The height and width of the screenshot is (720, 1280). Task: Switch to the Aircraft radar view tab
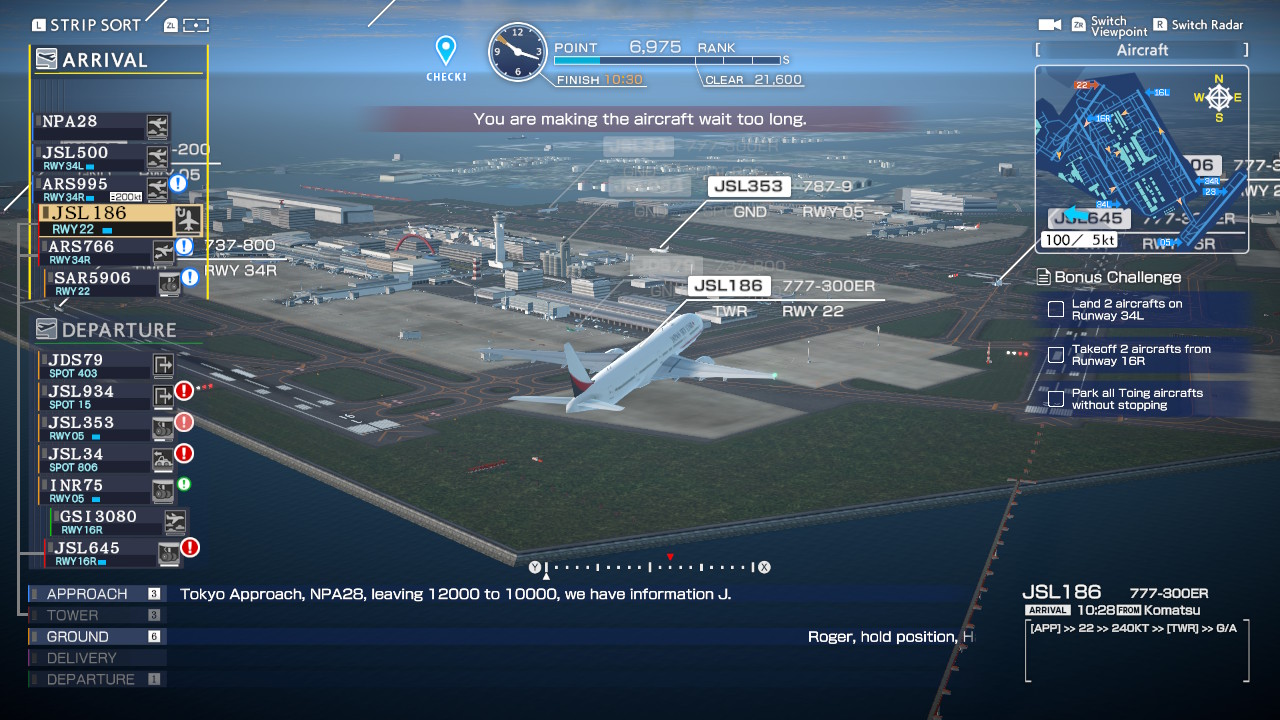coord(1140,49)
